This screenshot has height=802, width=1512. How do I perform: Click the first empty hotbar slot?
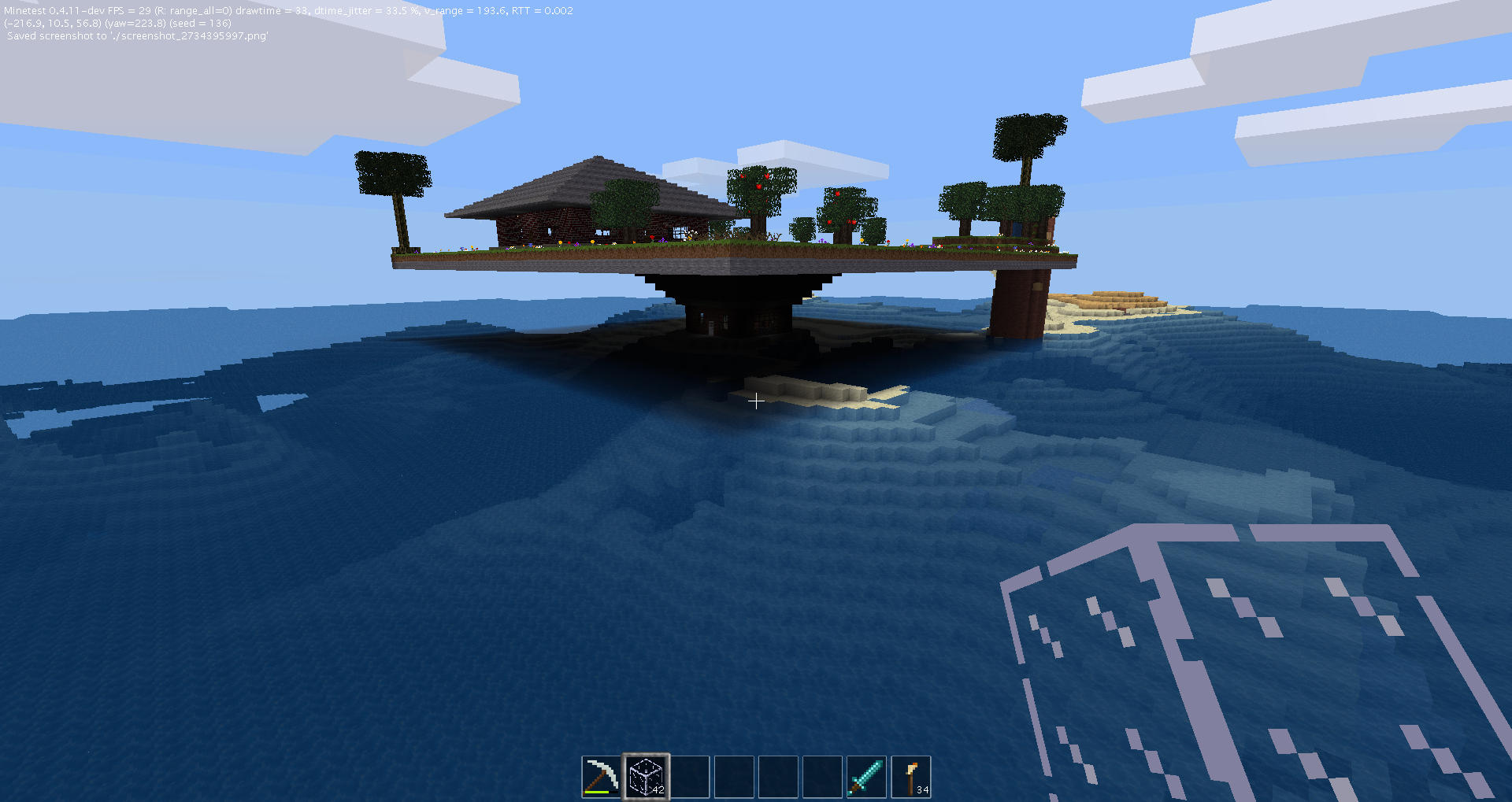(690, 775)
